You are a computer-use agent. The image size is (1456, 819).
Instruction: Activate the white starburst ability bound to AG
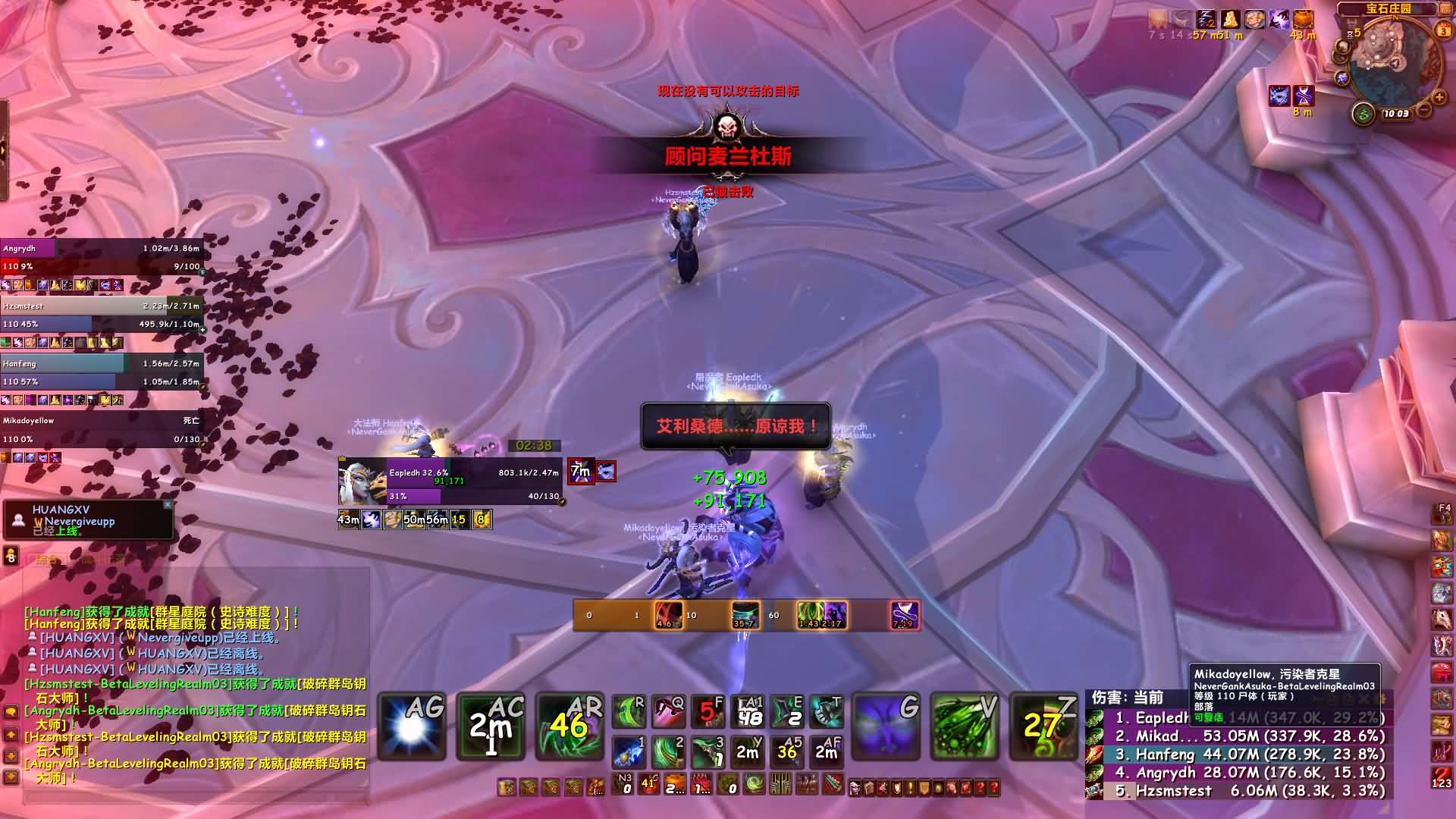412,726
